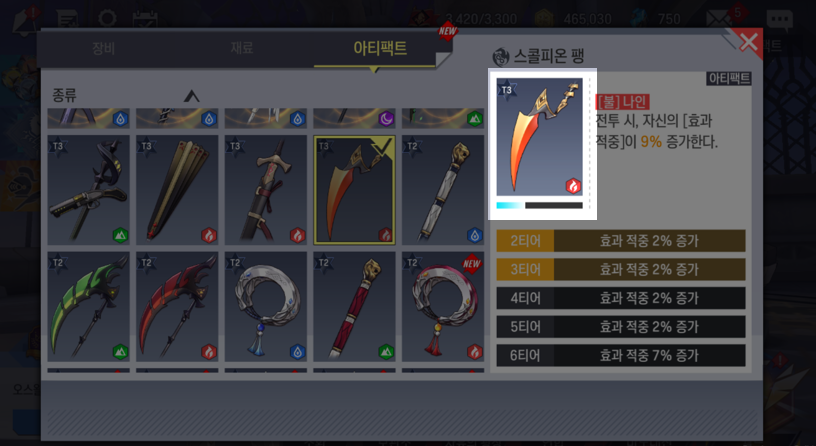Select the 아티팩트 tab
Viewport: 816px width, 446px height.
(380, 47)
